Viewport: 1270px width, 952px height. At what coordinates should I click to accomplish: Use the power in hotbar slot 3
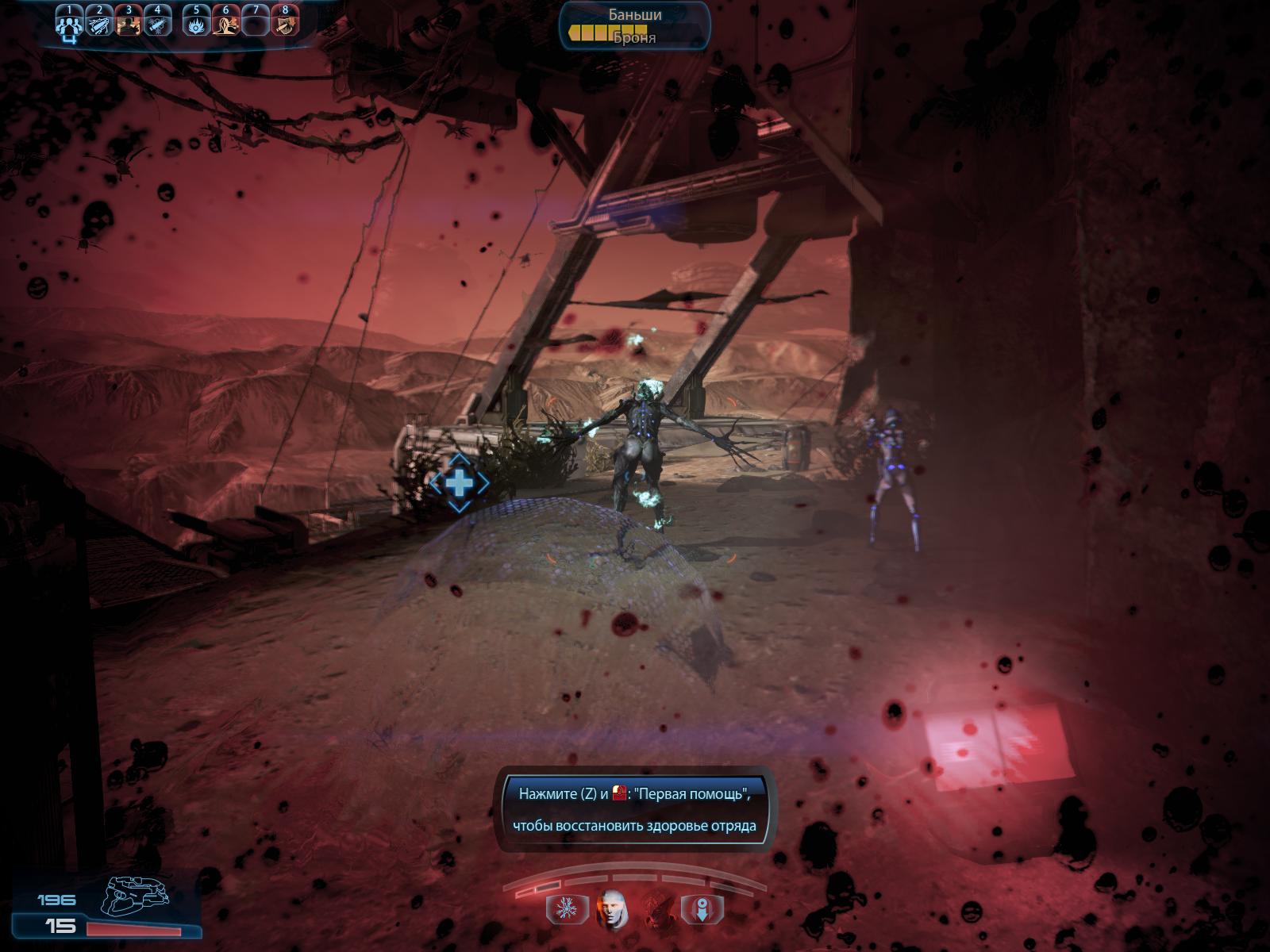[x=128, y=23]
